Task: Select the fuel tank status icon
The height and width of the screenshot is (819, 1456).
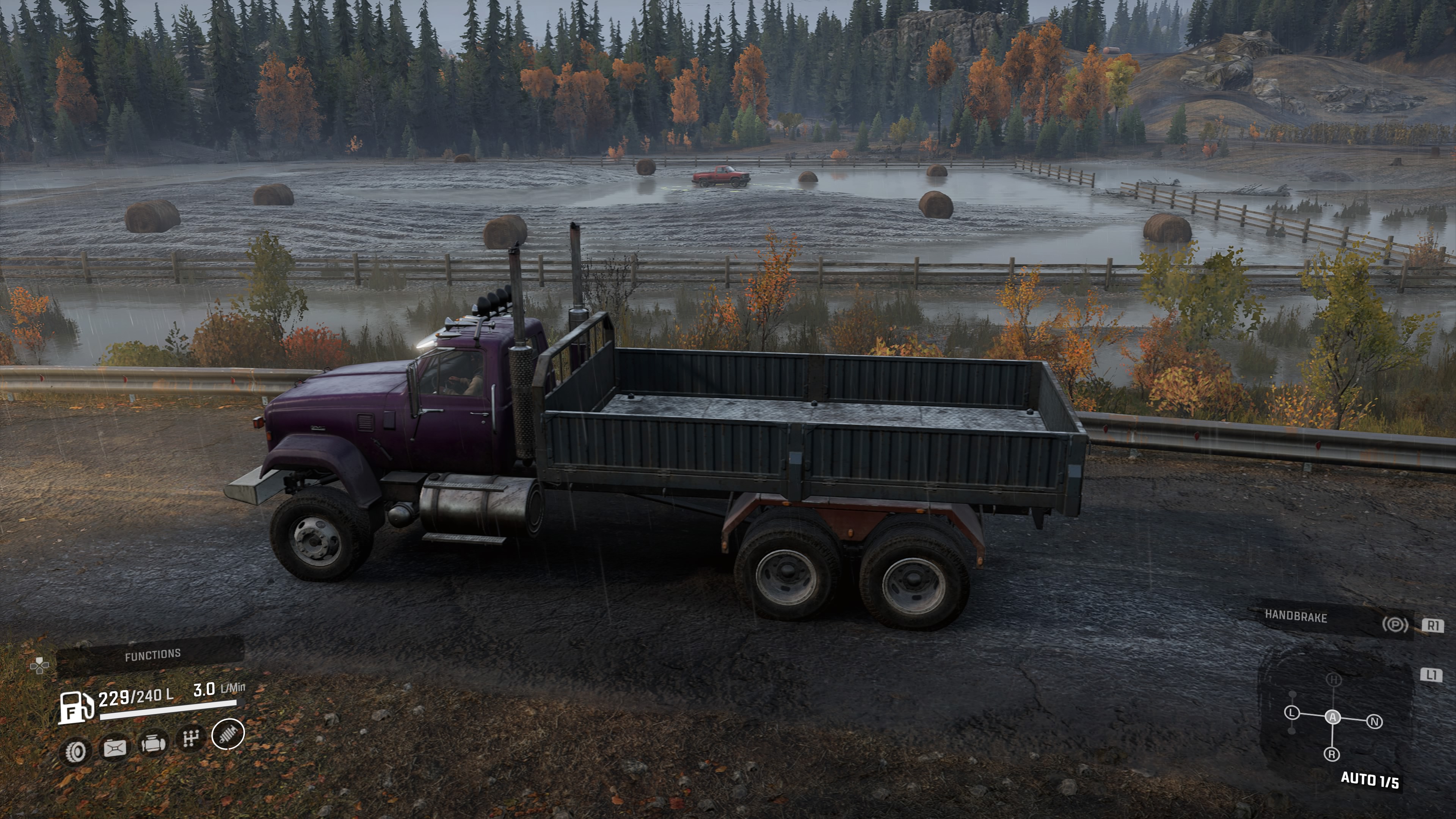Action: point(114,748)
